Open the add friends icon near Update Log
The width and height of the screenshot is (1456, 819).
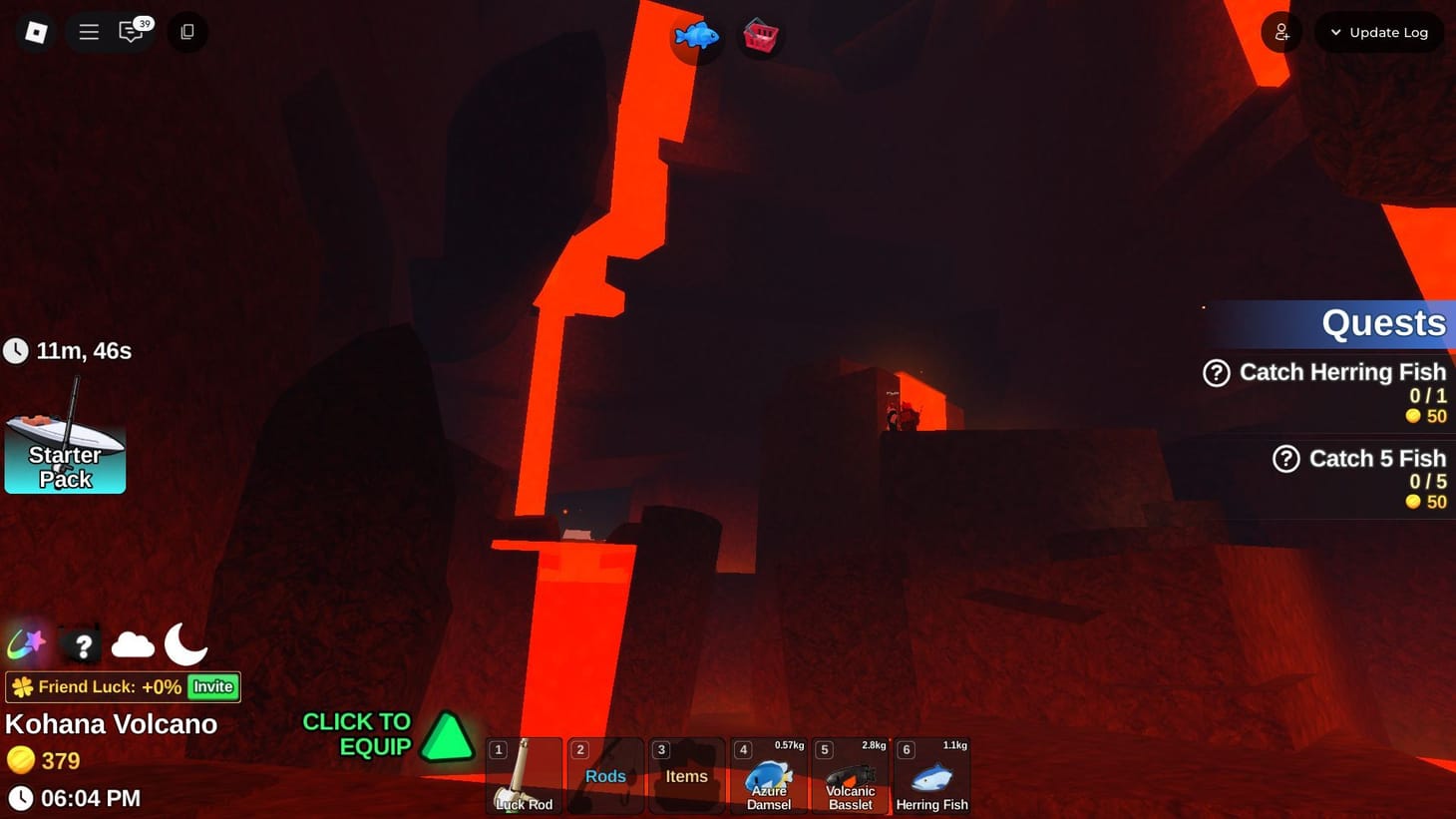1281,31
